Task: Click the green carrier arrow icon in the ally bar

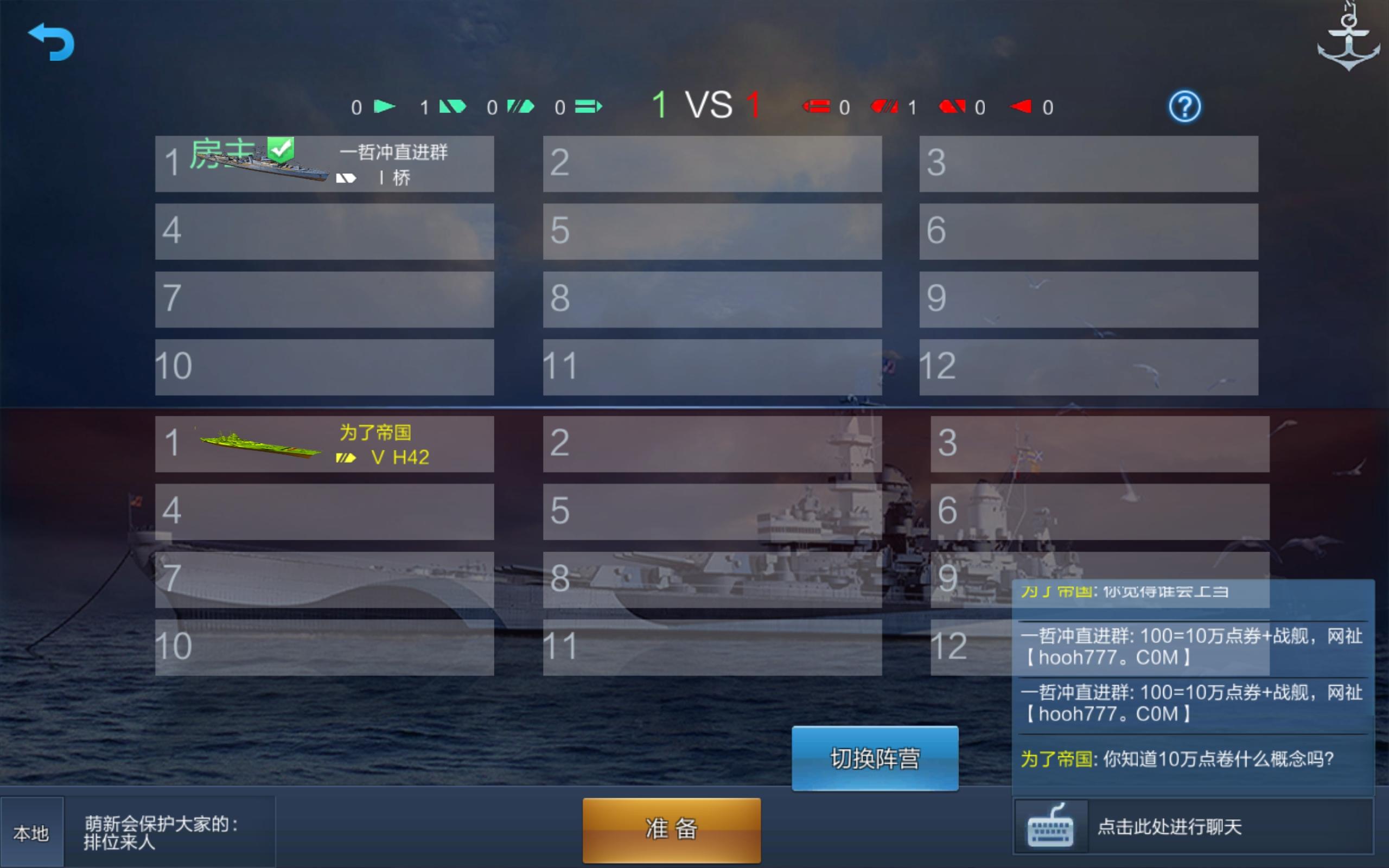Action: pyautogui.click(x=386, y=106)
